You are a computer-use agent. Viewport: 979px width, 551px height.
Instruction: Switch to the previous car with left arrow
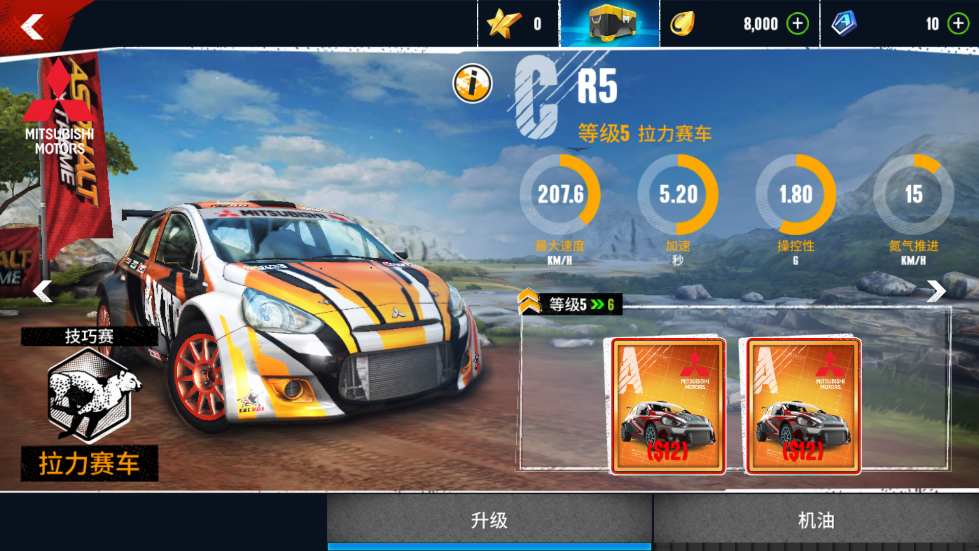pyautogui.click(x=42, y=291)
